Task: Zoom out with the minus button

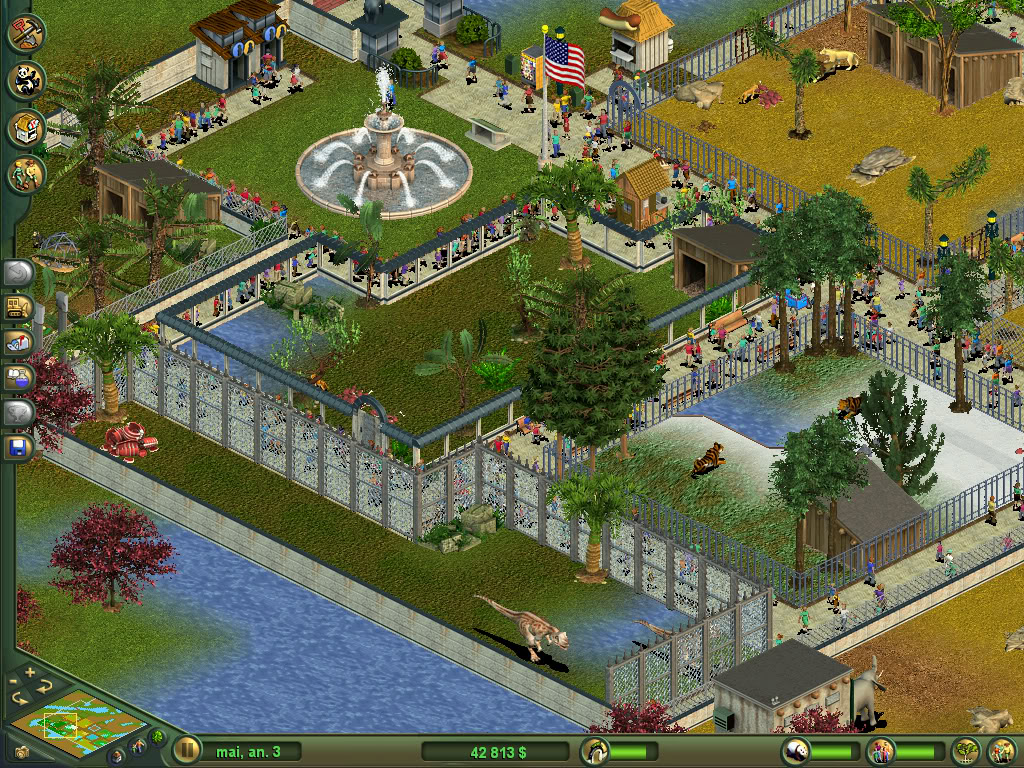Action: pyautogui.click(x=12, y=682)
